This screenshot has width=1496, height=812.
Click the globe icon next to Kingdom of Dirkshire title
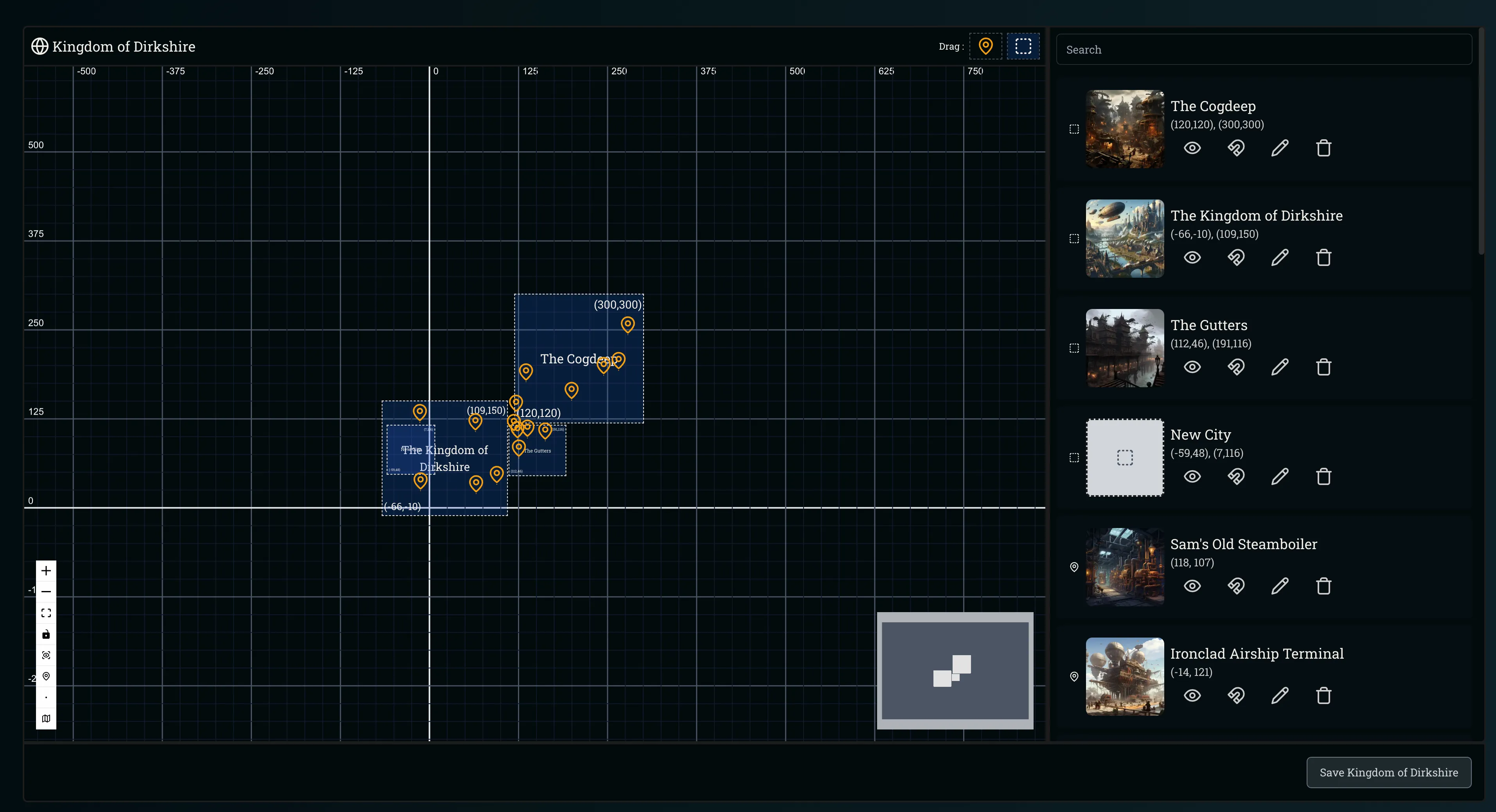(40, 46)
